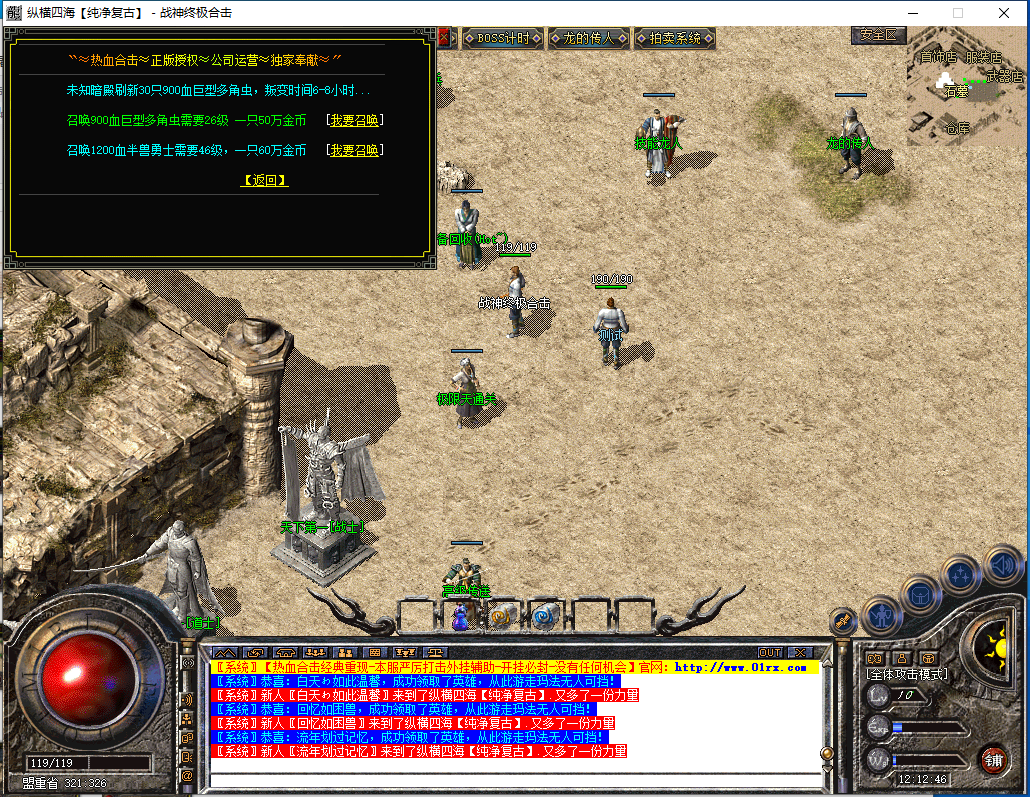This screenshot has height=797, width=1030.
Task: Close the NPC dialog with red X
Action: 445,38
